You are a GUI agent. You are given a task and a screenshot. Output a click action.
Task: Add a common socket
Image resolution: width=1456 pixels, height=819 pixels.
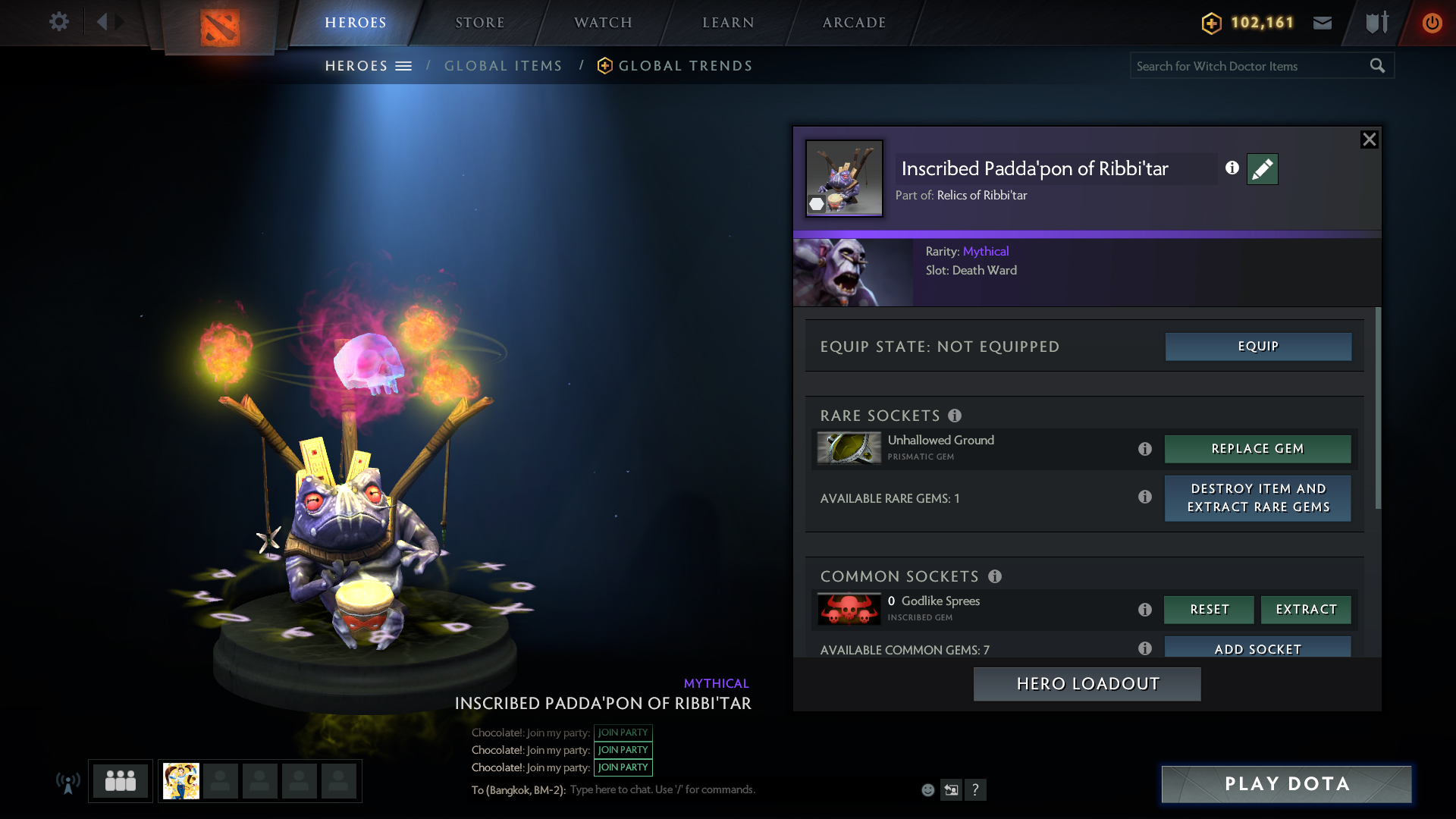click(x=1257, y=648)
